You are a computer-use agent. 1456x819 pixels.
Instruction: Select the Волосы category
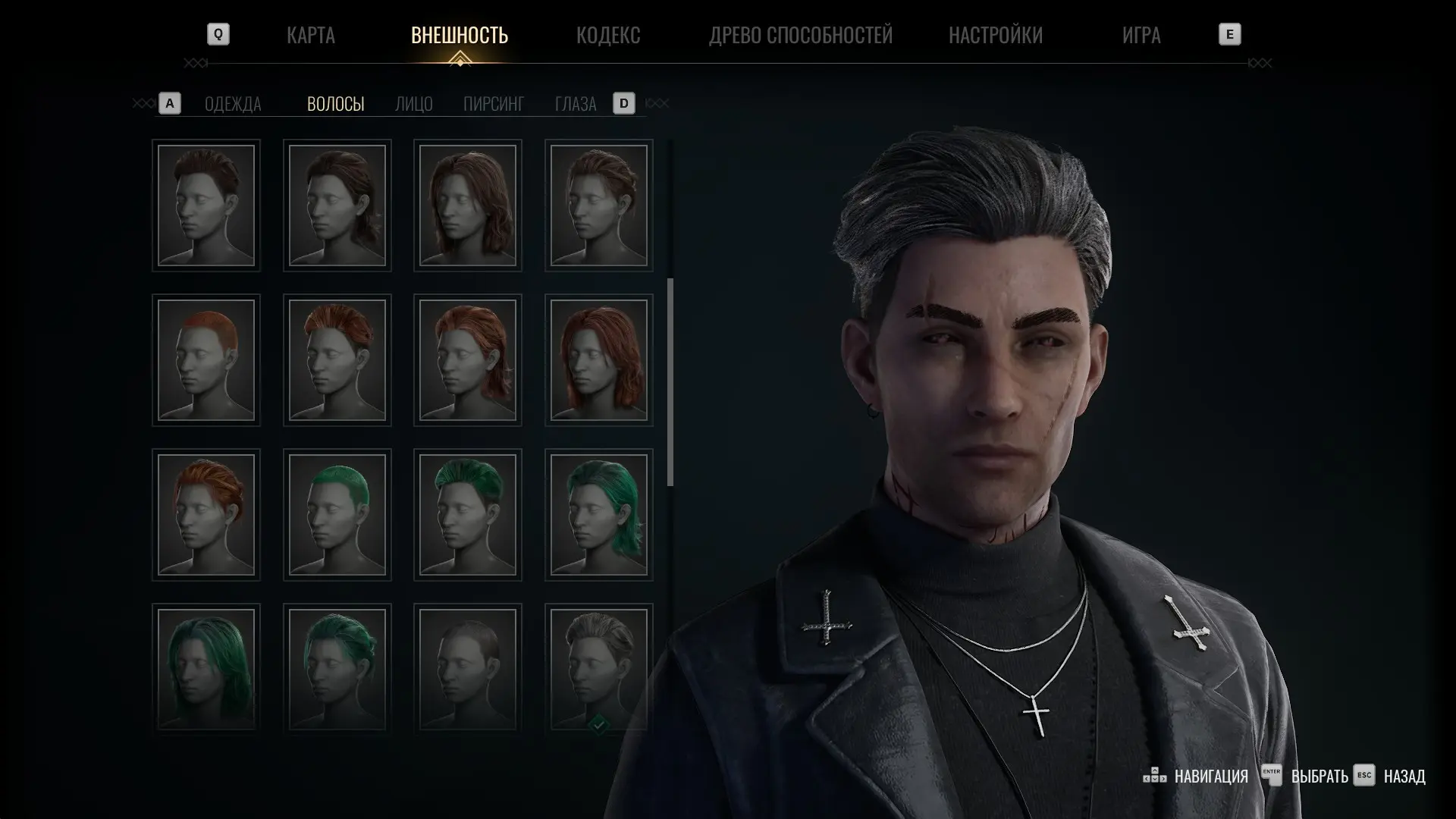click(x=335, y=104)
